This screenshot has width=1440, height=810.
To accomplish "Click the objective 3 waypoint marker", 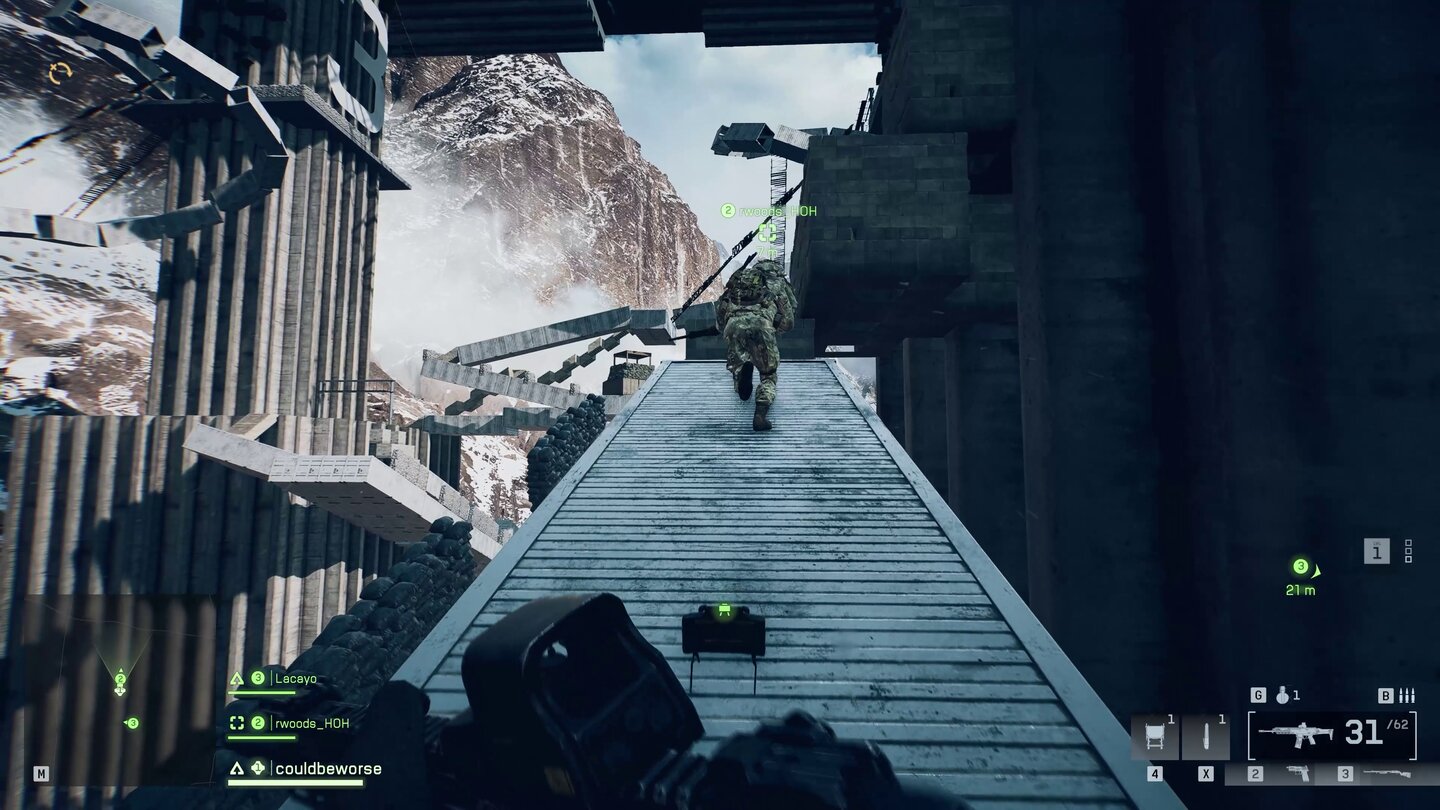I will [x=1301, y=566].
